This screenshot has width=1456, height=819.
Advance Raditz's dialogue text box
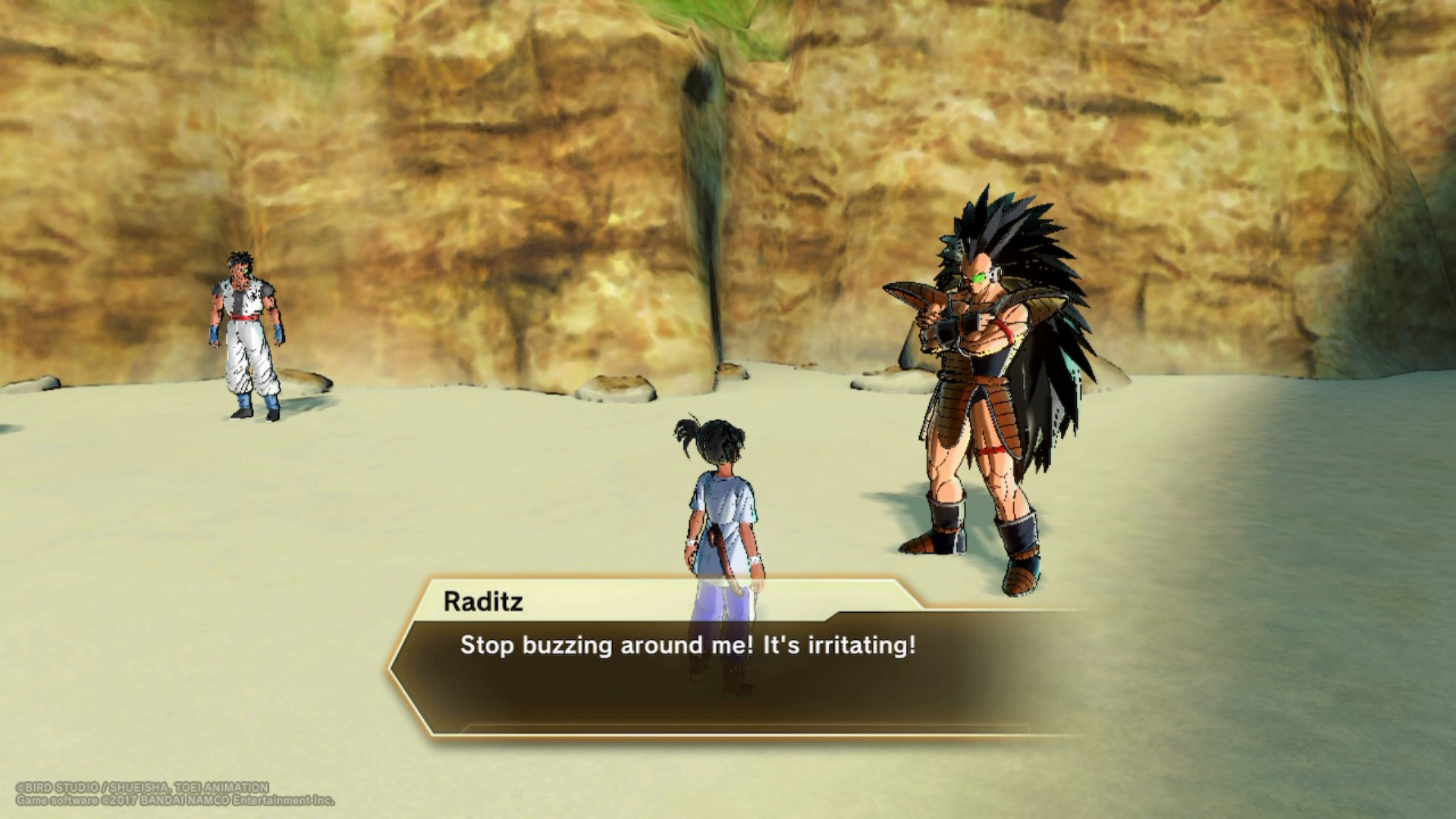728,667
